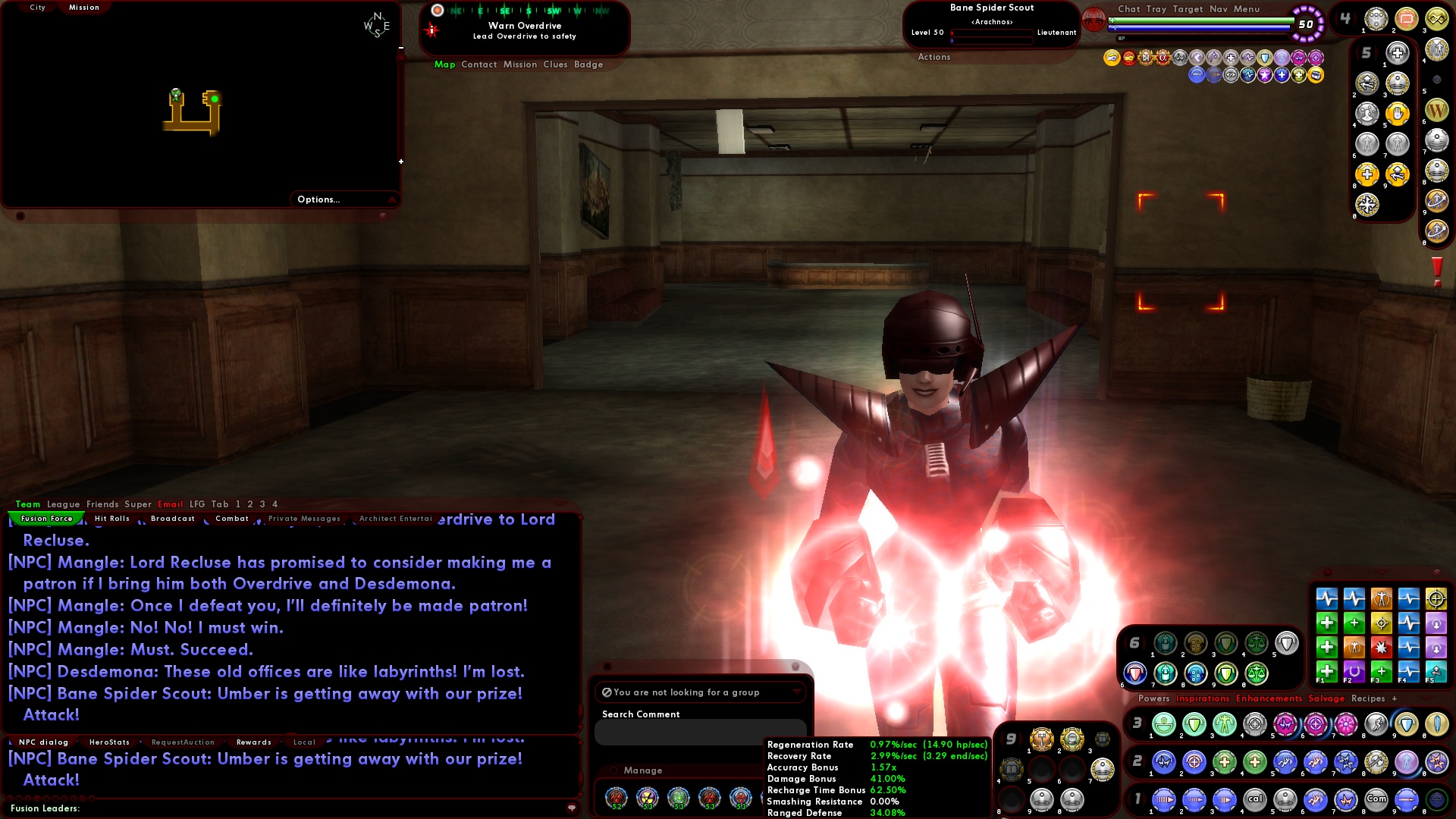Viewport: 1456px width, 819px height.
Task: Click the "Com" macro in the bottom tray
Action: (1376, 799)
